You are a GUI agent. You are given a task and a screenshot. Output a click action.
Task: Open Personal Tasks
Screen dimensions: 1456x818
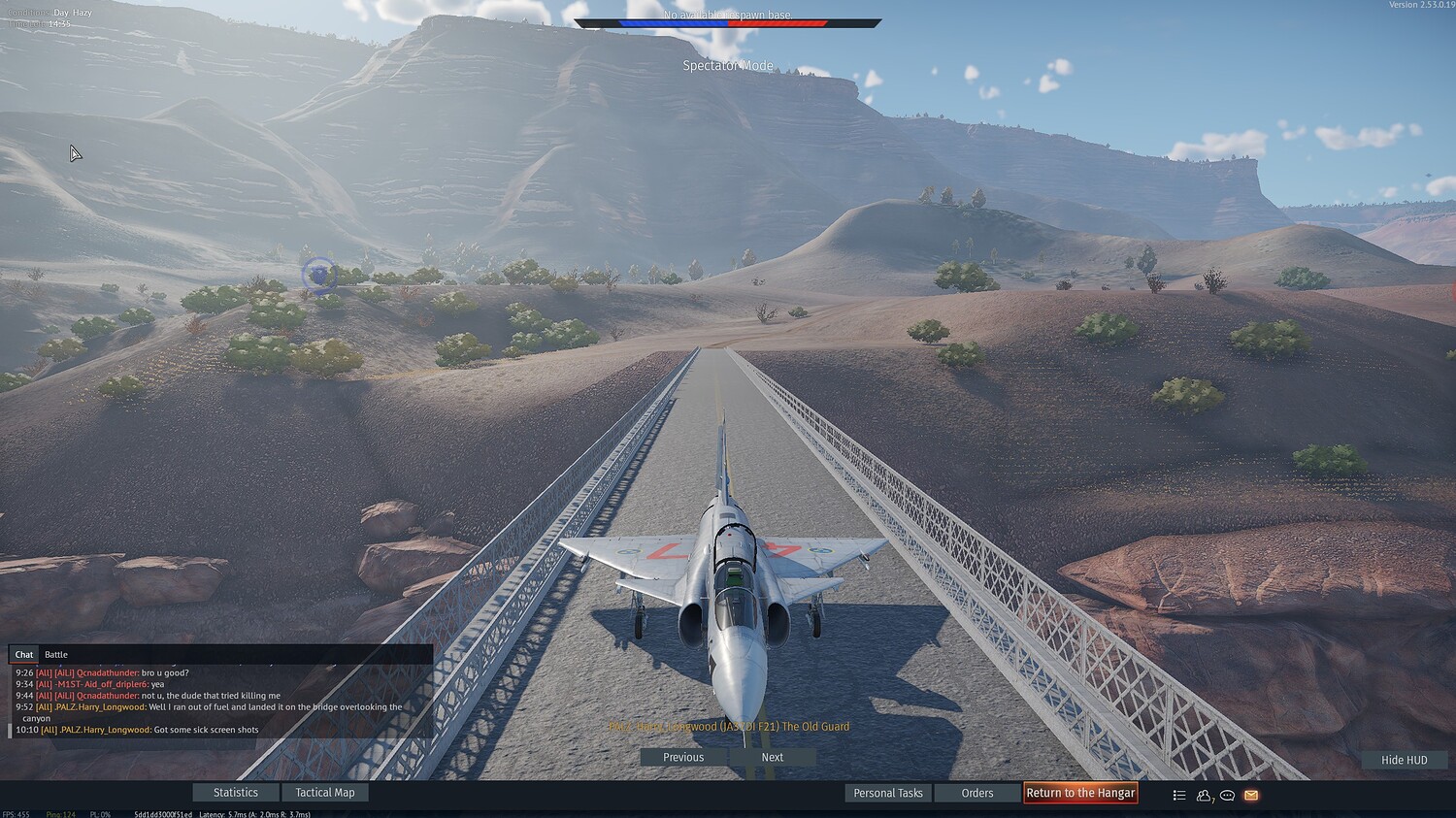(887, 793)
